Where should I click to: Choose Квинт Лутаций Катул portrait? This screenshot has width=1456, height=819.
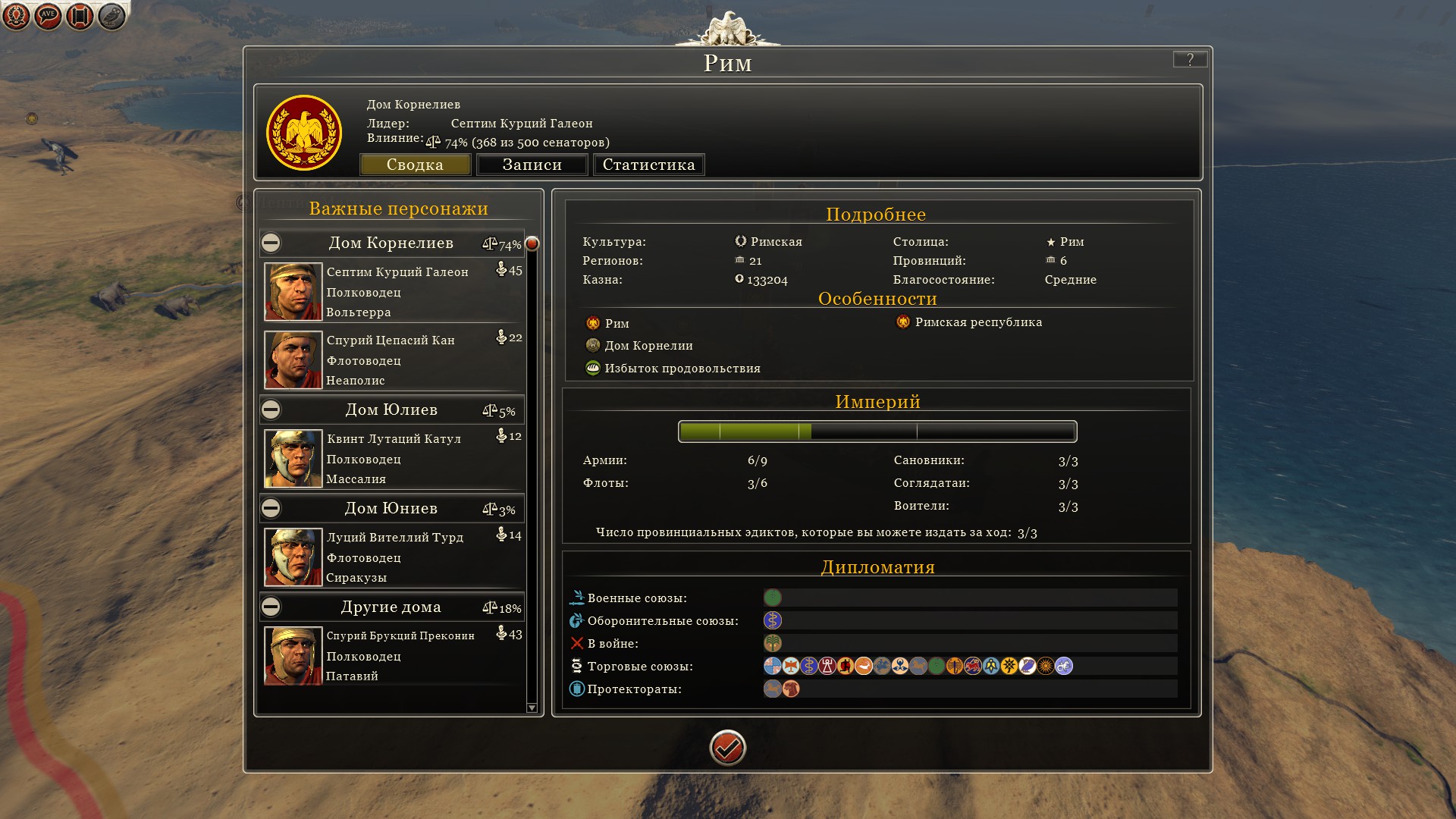coord(293,459)
